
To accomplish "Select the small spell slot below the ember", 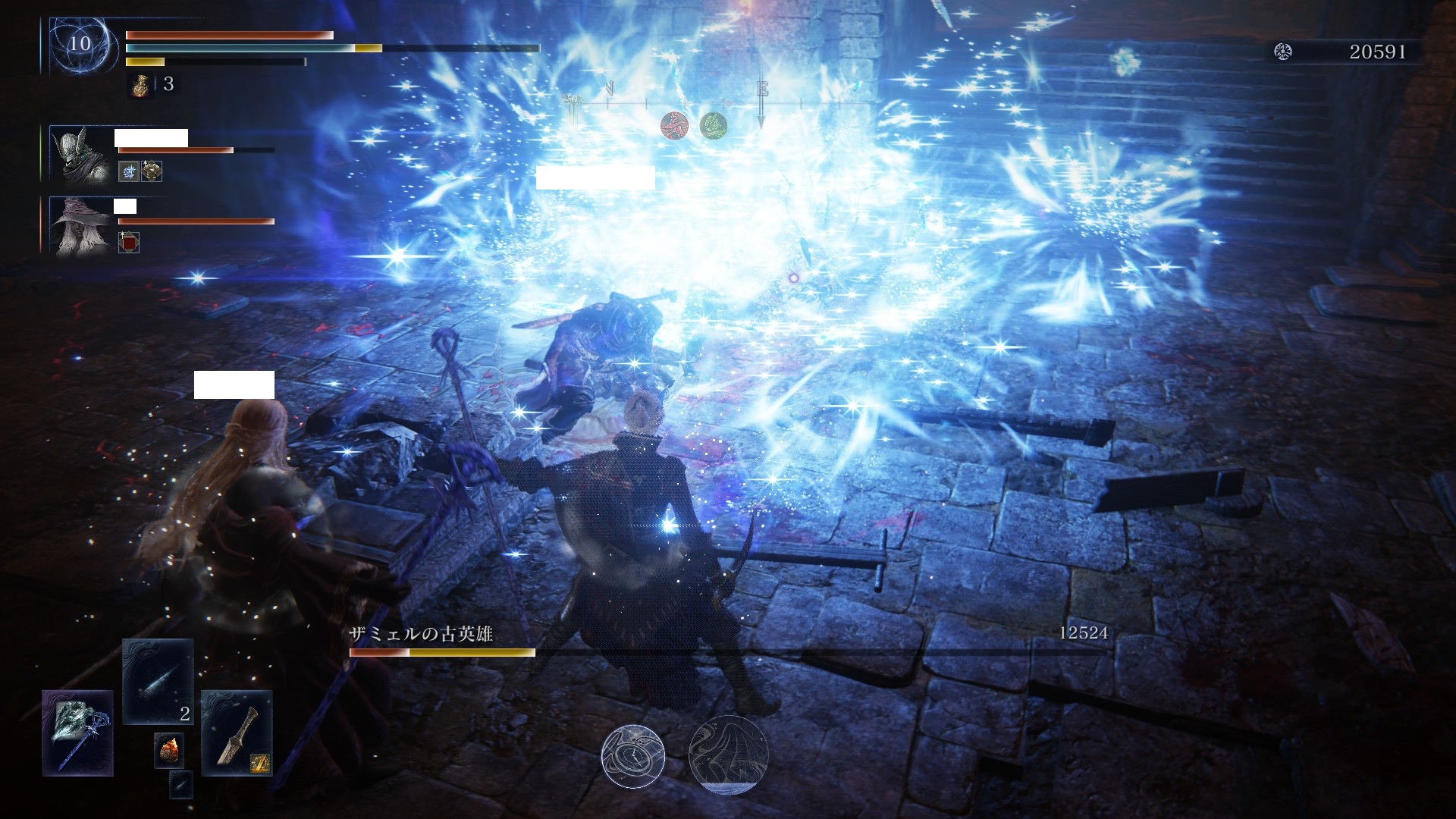I will click(180, 784).
